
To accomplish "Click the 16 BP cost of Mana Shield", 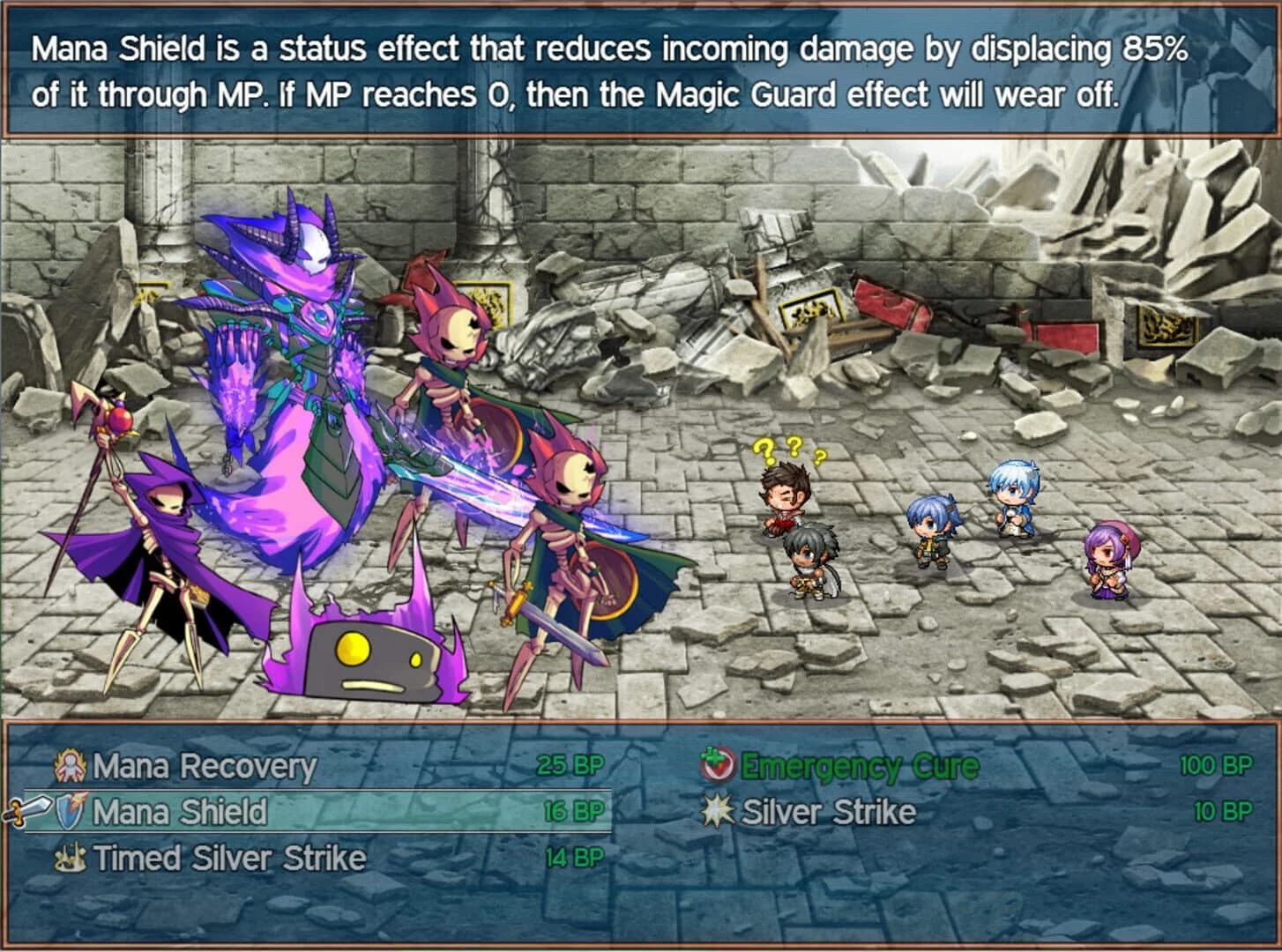I will click(573, 810).
